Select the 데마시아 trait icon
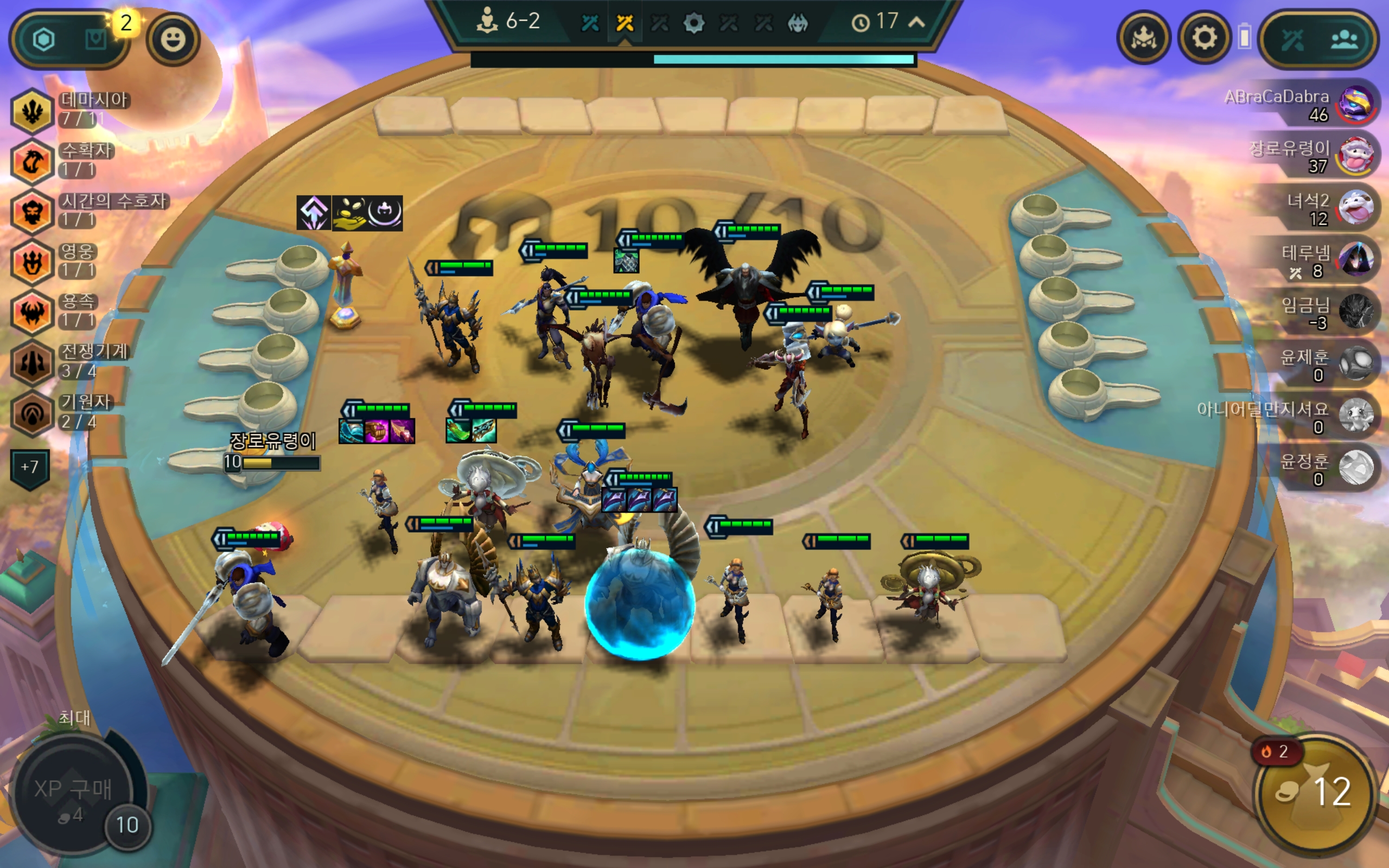The width and height of the screenshot is (1389, 868). [32, 111]
